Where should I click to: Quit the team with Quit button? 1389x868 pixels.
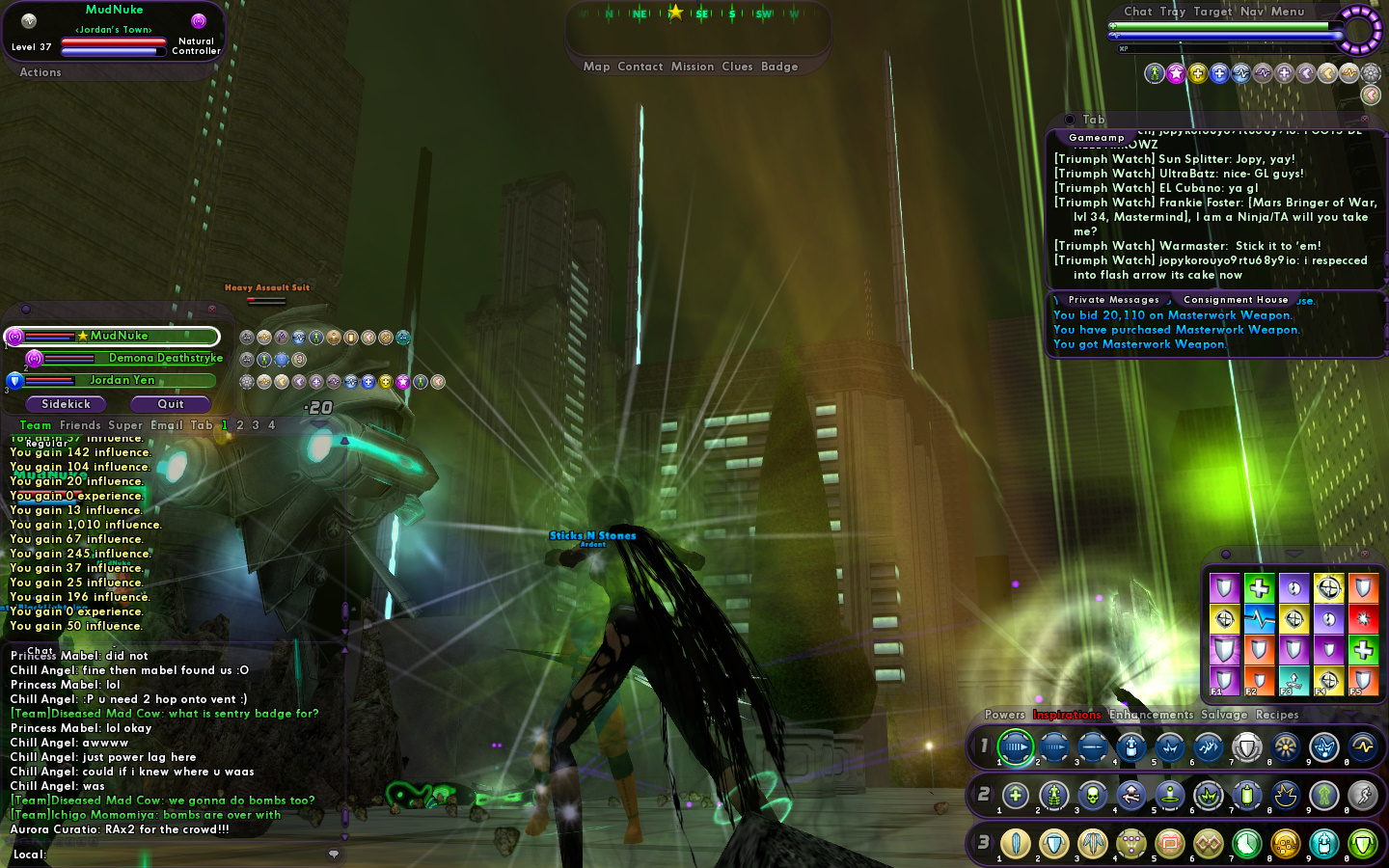click(171, 404)
